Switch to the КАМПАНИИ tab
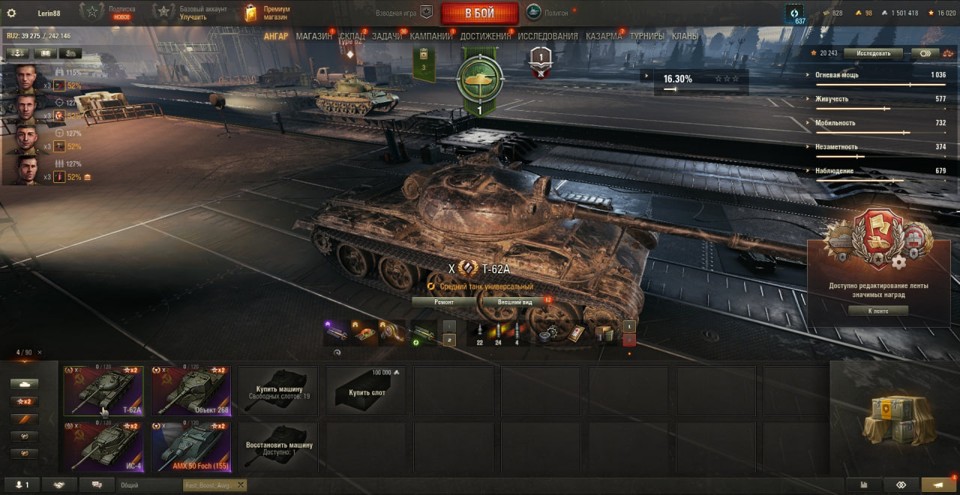The height and width of the screenshot is (495, 960). point(430,36)
